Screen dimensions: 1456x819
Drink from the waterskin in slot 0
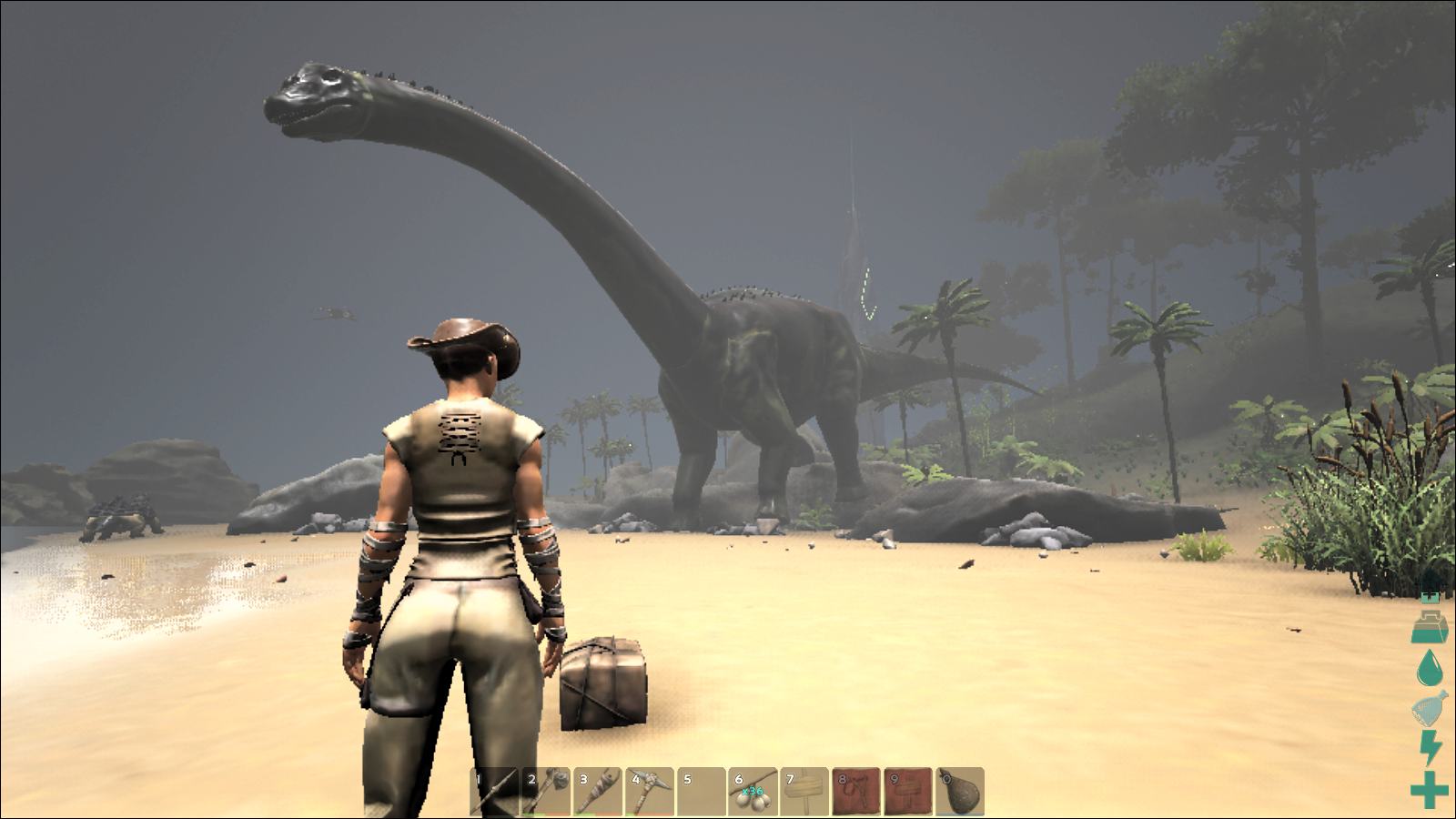click(x=960, y=792)
